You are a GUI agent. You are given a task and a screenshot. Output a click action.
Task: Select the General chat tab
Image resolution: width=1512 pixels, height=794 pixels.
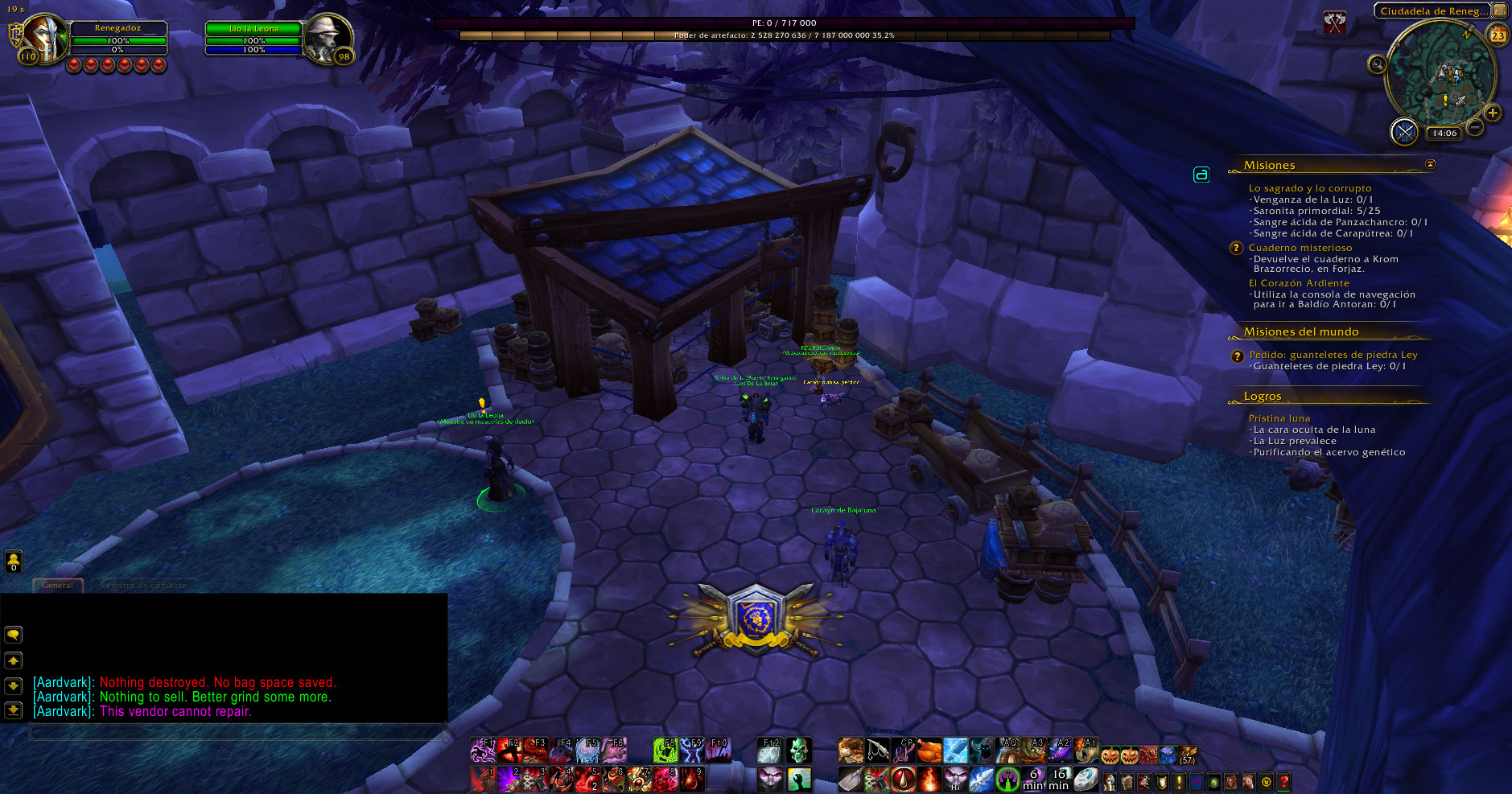pos(57,586)
